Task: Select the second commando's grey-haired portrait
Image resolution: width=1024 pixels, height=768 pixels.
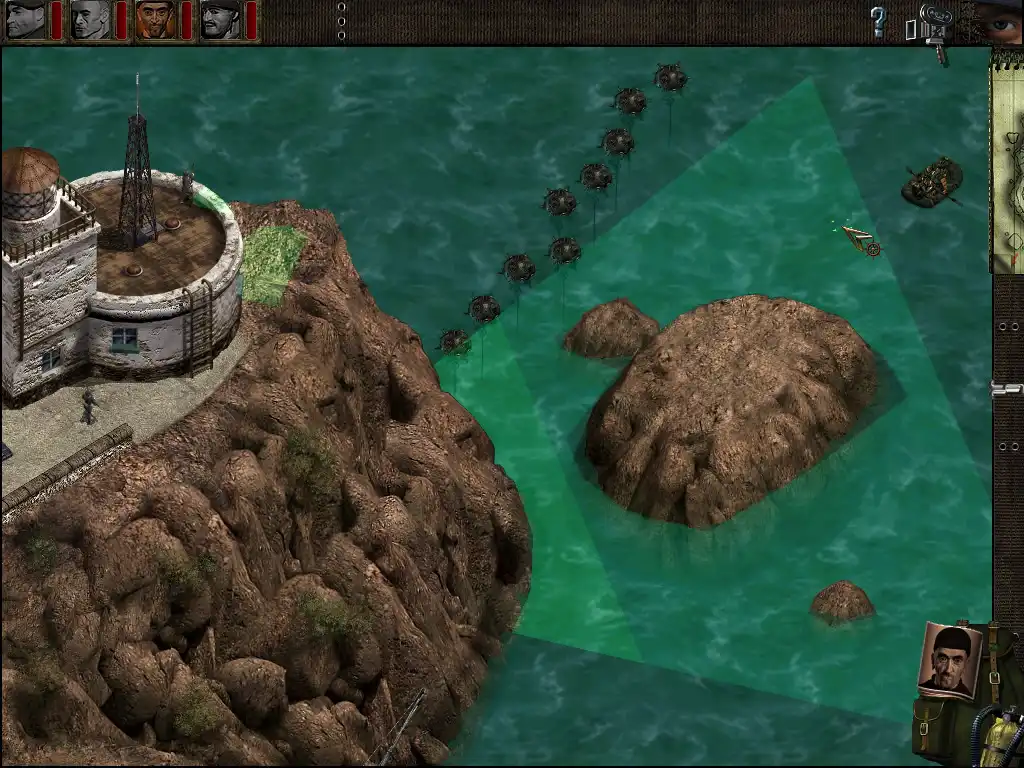Action: point(91,20)
